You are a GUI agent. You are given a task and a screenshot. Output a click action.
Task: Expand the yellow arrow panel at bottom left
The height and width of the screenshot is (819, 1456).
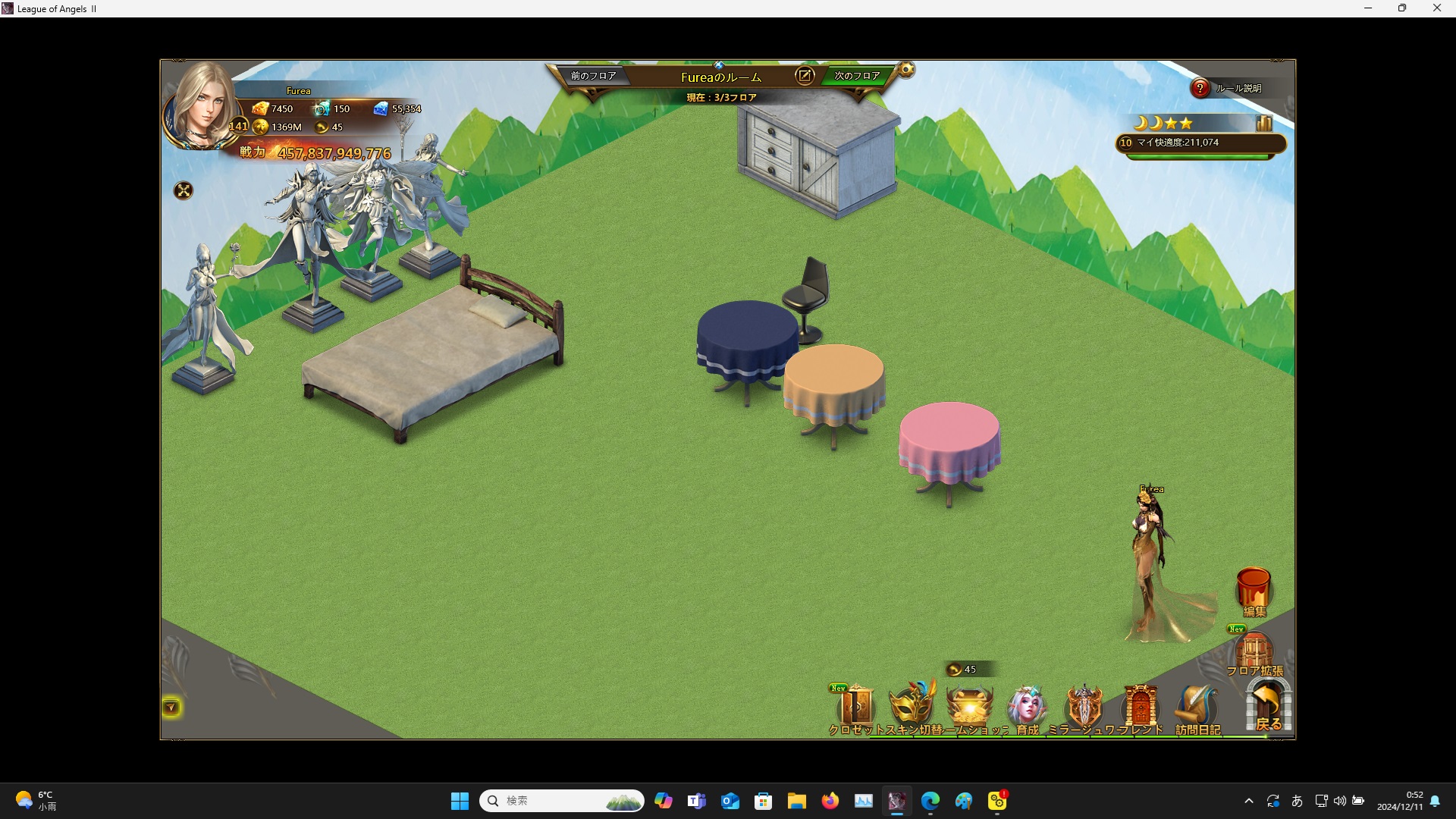[x=171, y=708]
